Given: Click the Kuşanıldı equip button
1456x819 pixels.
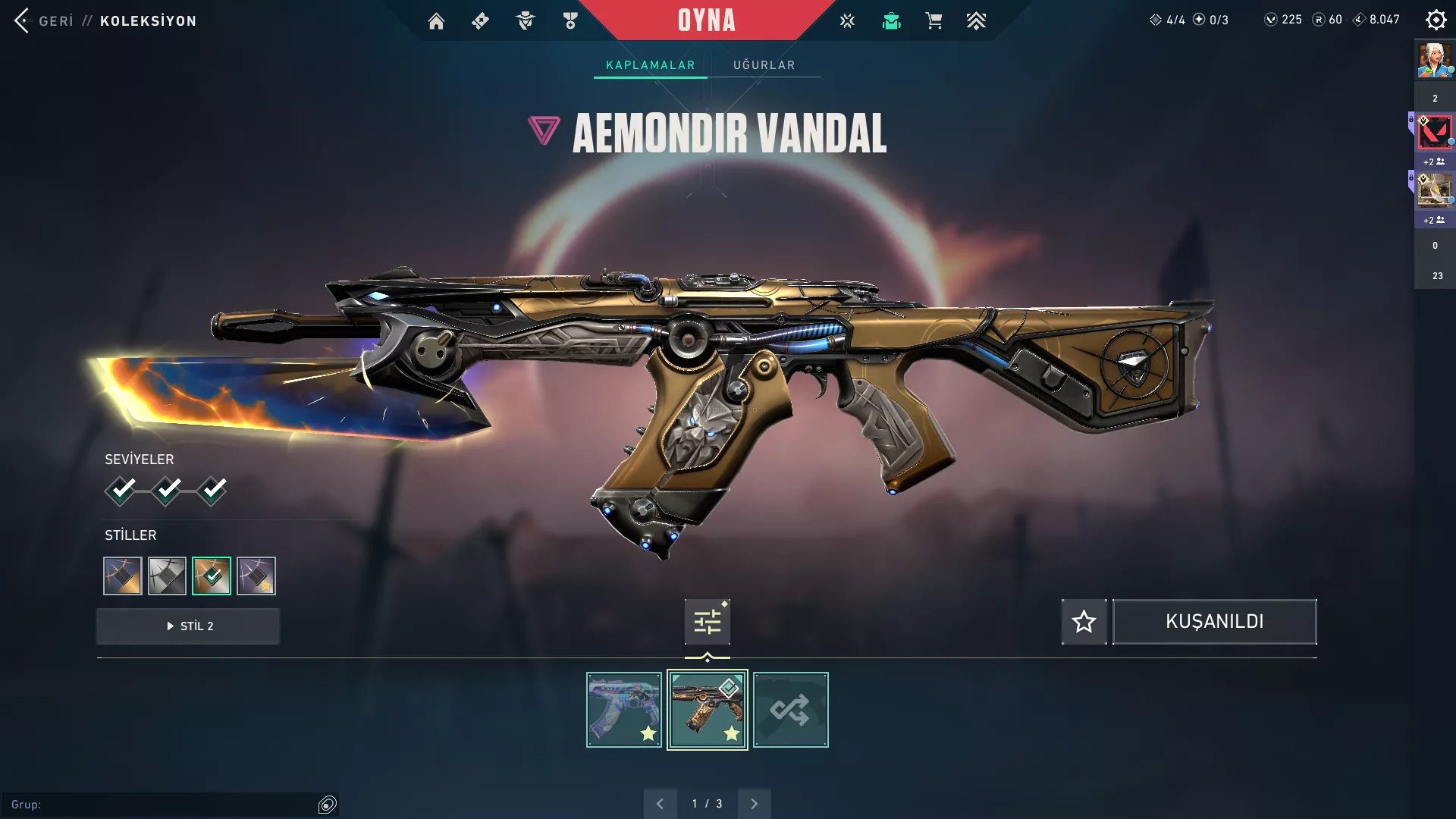Looking at the screenshot, I should (1214, 623).
